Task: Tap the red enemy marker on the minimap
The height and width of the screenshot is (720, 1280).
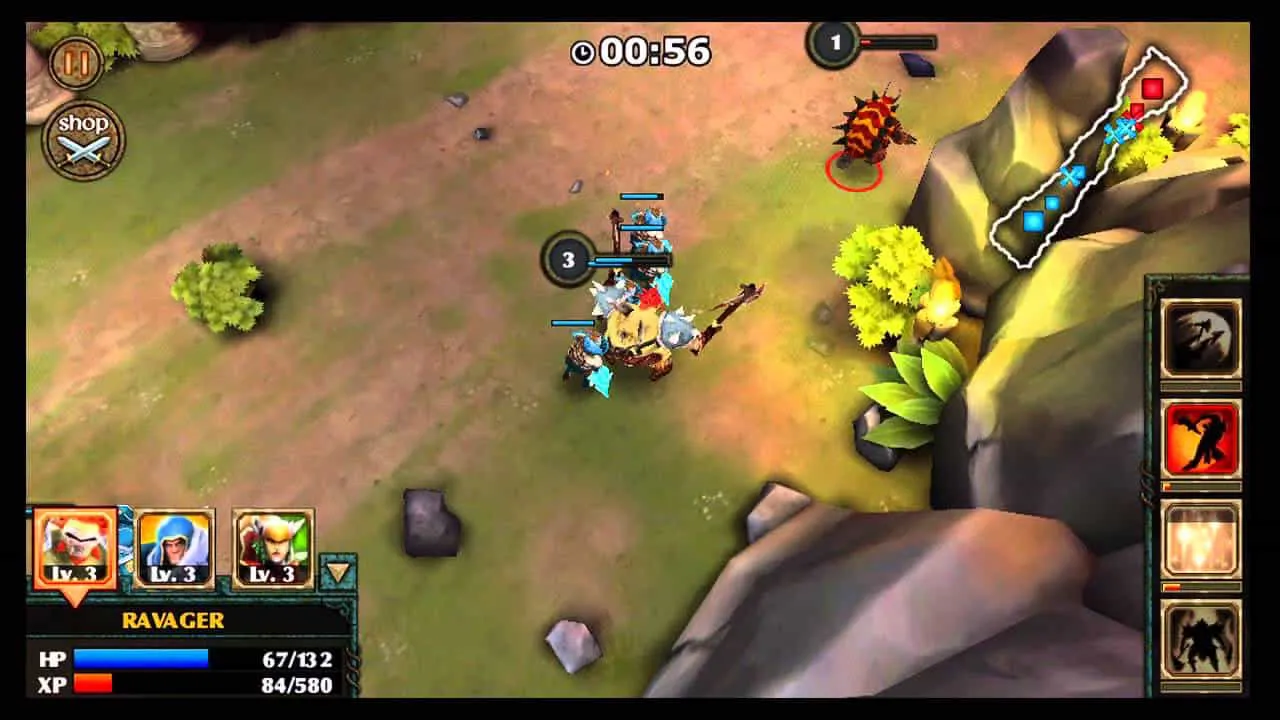Action: pos(1153,88)
